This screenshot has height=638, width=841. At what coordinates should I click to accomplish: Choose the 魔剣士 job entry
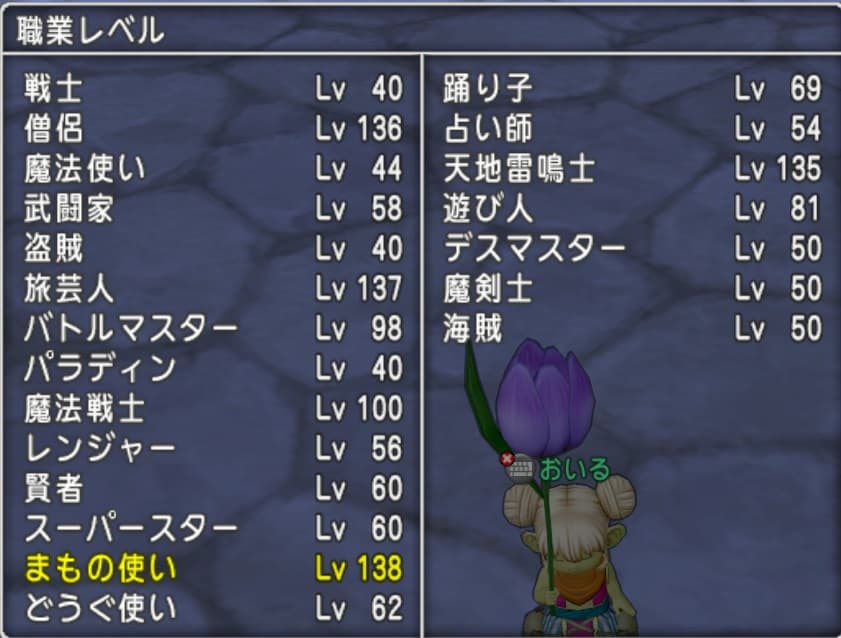488,289
